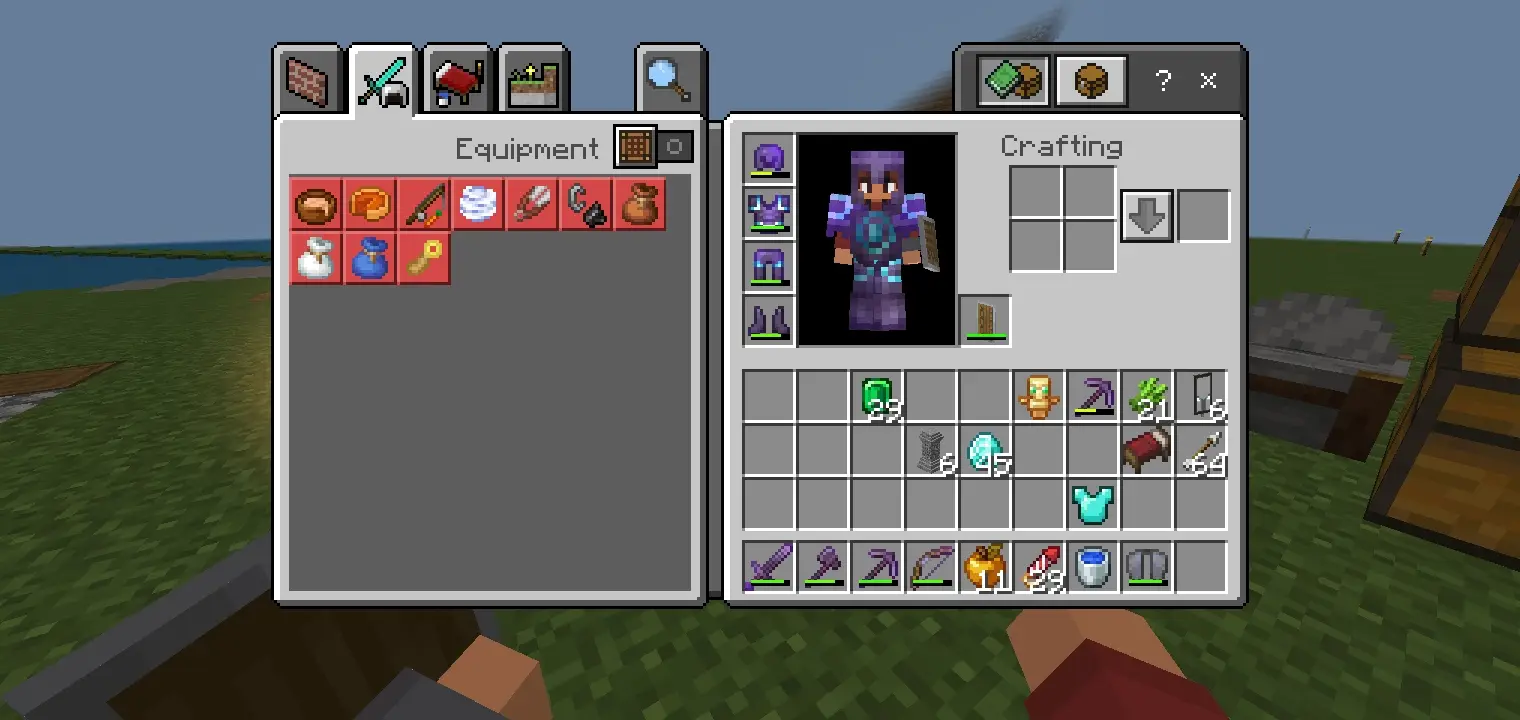Switch to the Construction tab with brick icon
The image size is (1520, 720).
coord(308,80)
